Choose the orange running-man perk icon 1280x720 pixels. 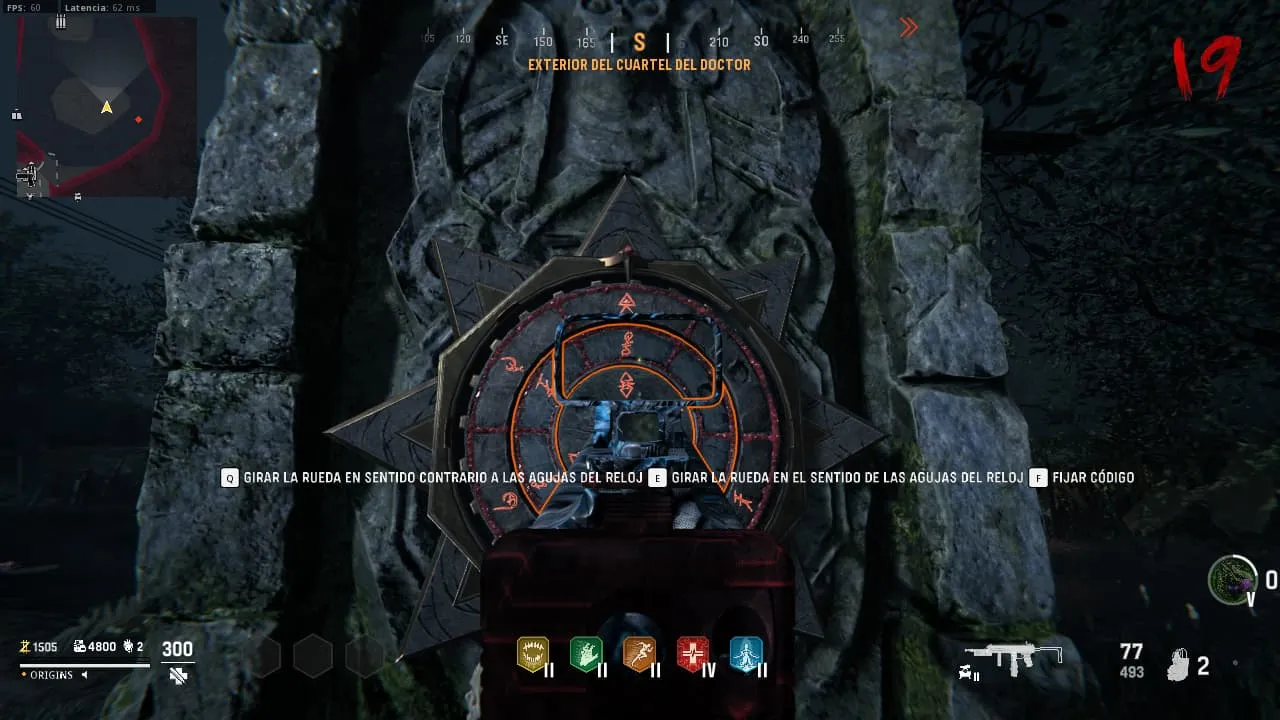coord(639,654)
